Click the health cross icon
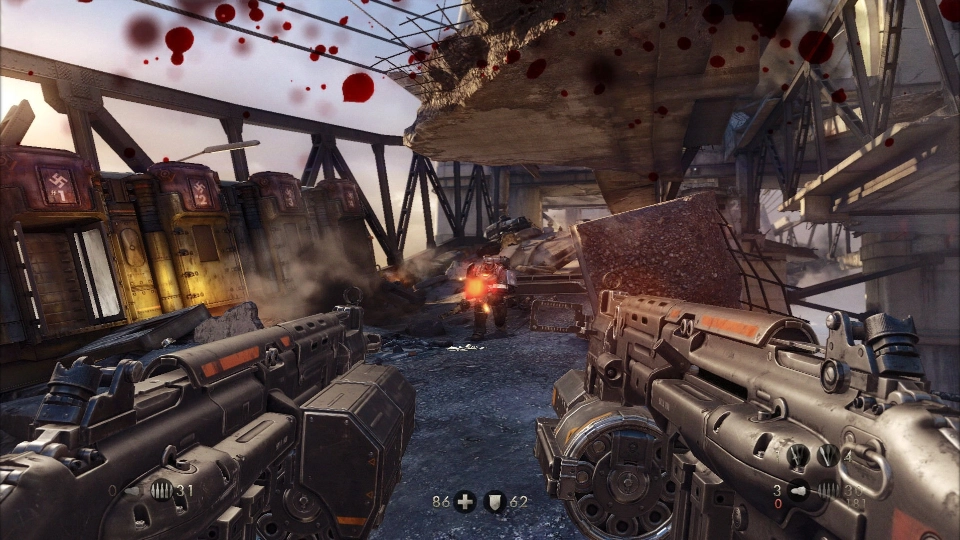Screen dimensions: 960x540 pos(465,501)
